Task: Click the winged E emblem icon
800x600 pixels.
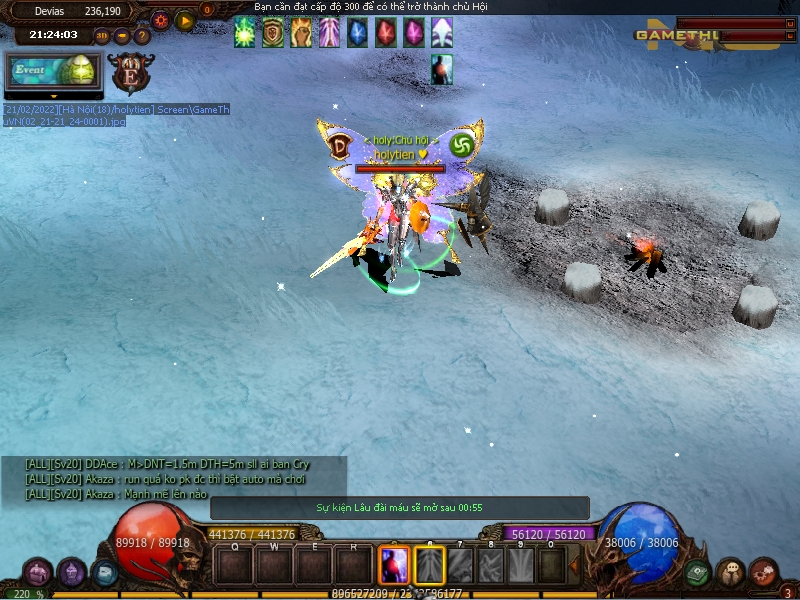Action: coord(129,73)
